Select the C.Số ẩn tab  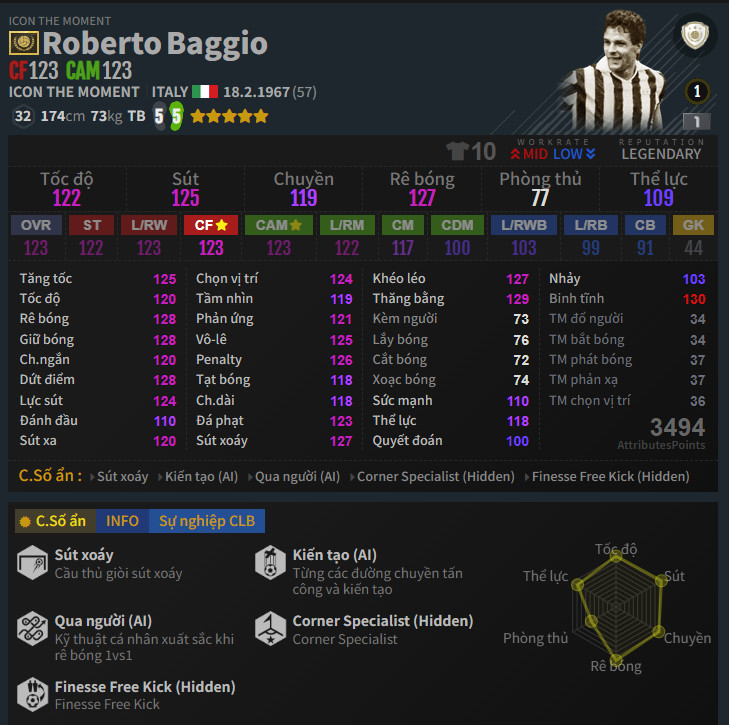[x=53, y=521]
